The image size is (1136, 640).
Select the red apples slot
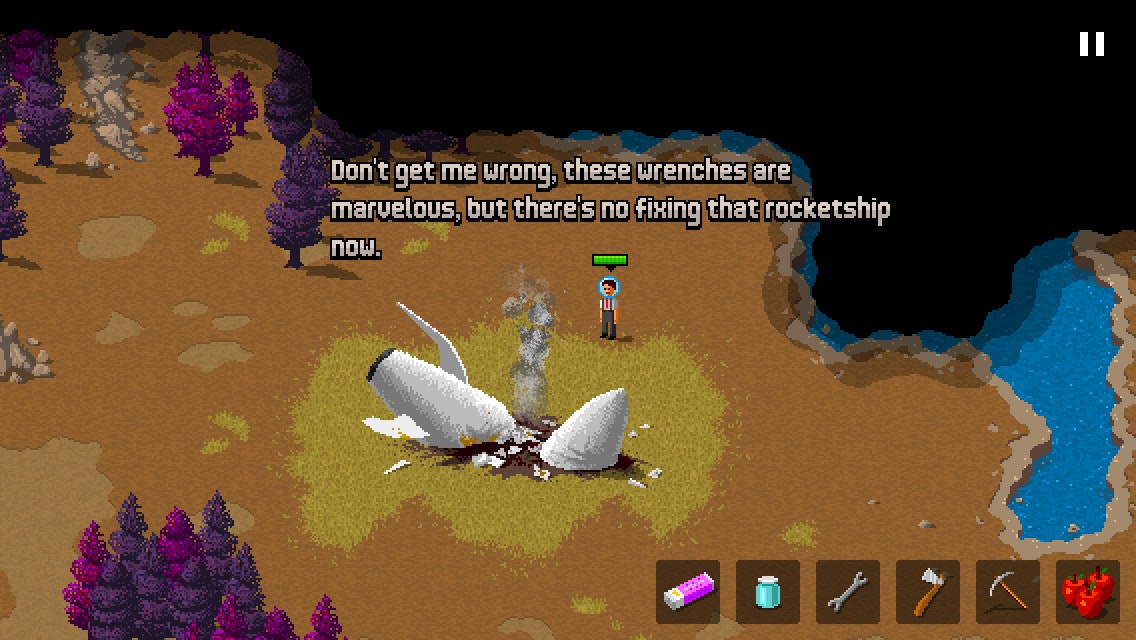pyautogui.click(x=1088, y=592)
